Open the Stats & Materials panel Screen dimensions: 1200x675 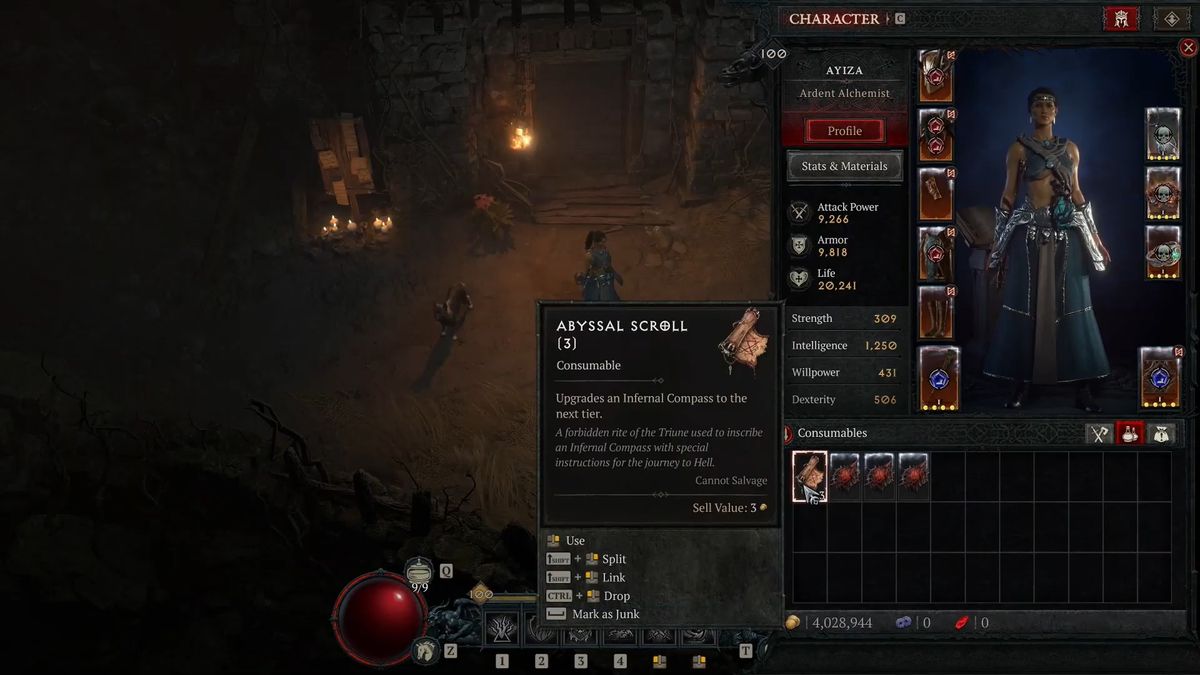(x=844, y=166)
